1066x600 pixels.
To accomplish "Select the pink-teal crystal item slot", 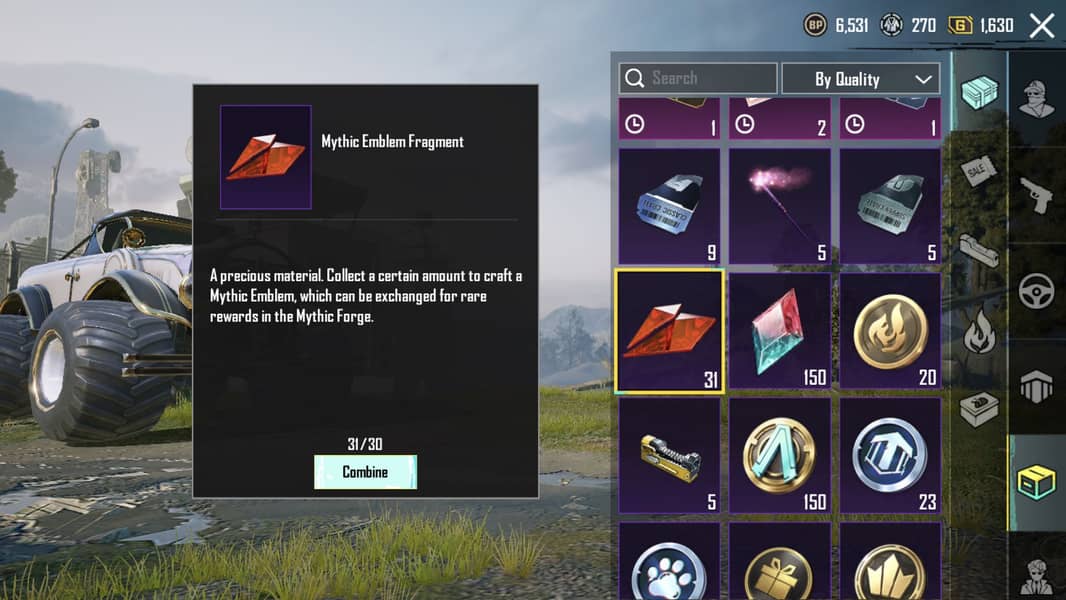I will [779, 331].
